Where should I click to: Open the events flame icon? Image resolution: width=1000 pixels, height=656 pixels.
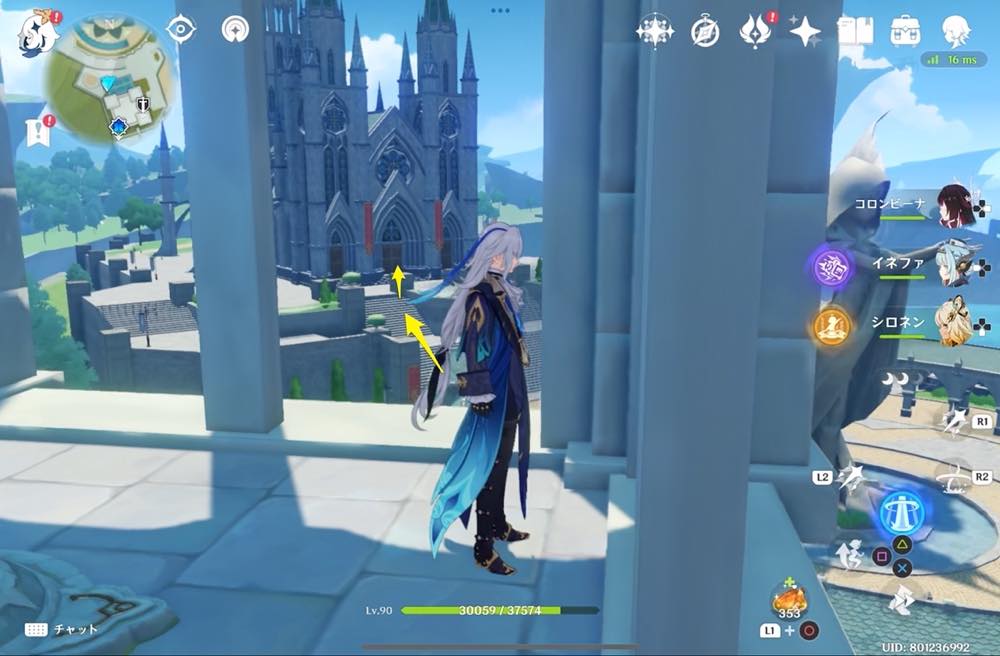[753, 32]
